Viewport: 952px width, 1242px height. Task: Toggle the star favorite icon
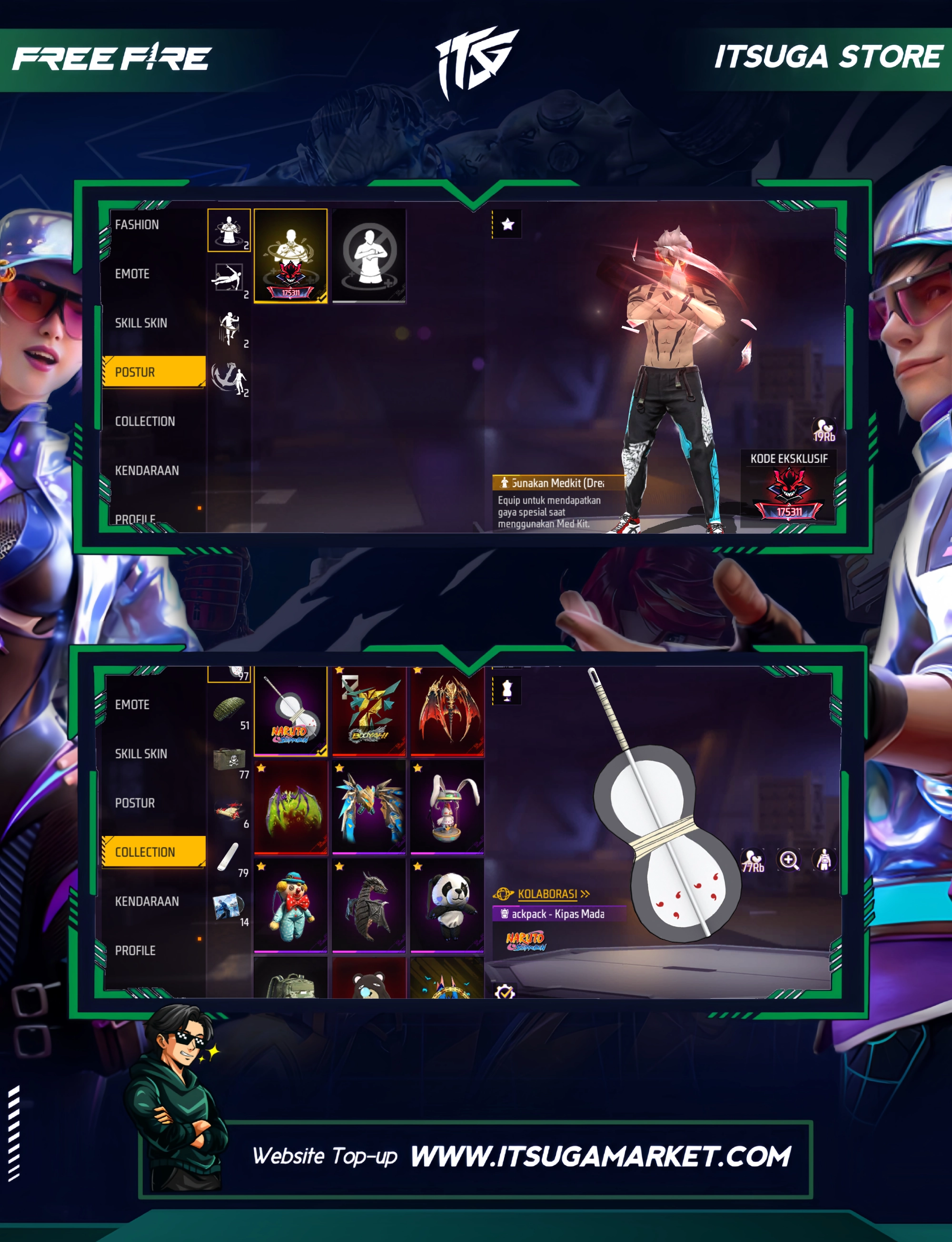[x=508, y=224]
